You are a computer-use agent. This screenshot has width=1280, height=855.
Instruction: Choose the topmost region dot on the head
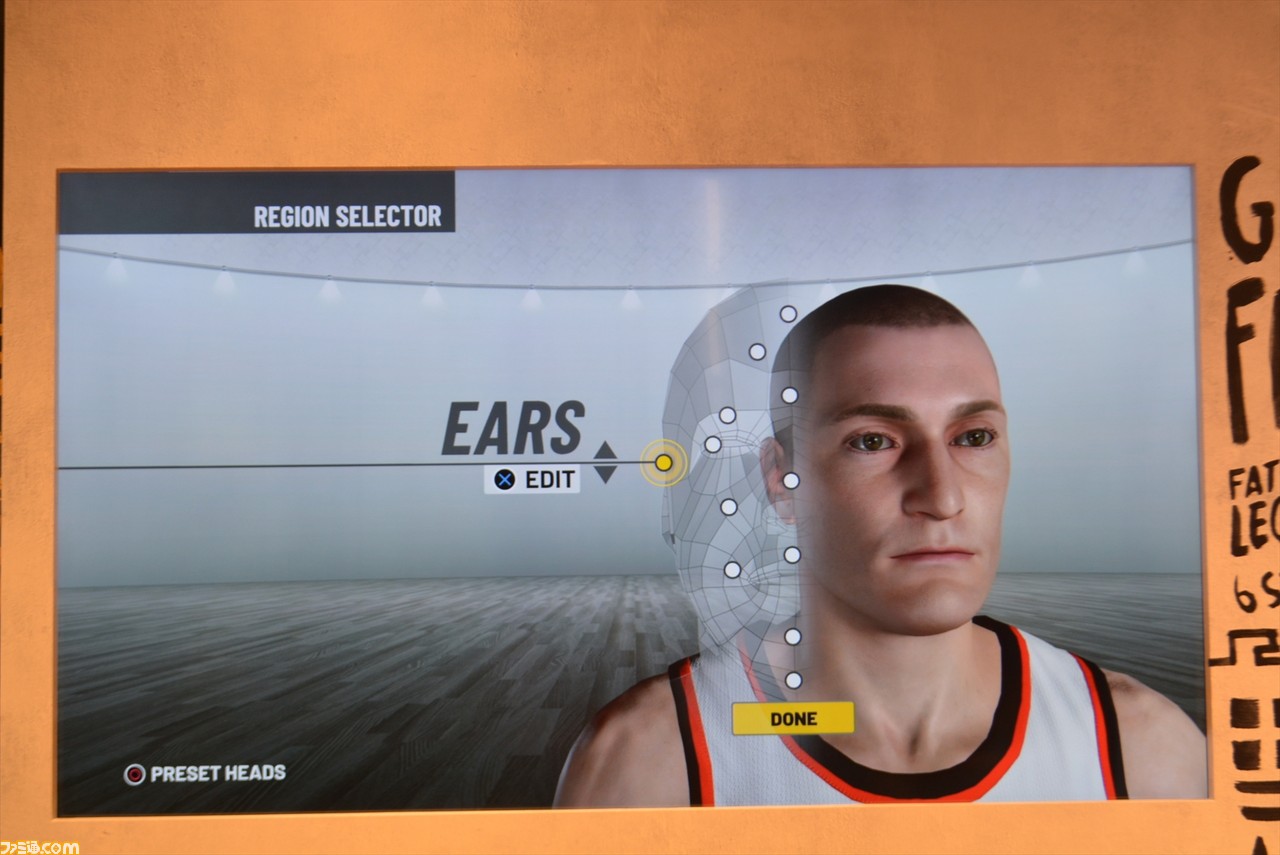point(788,314)
